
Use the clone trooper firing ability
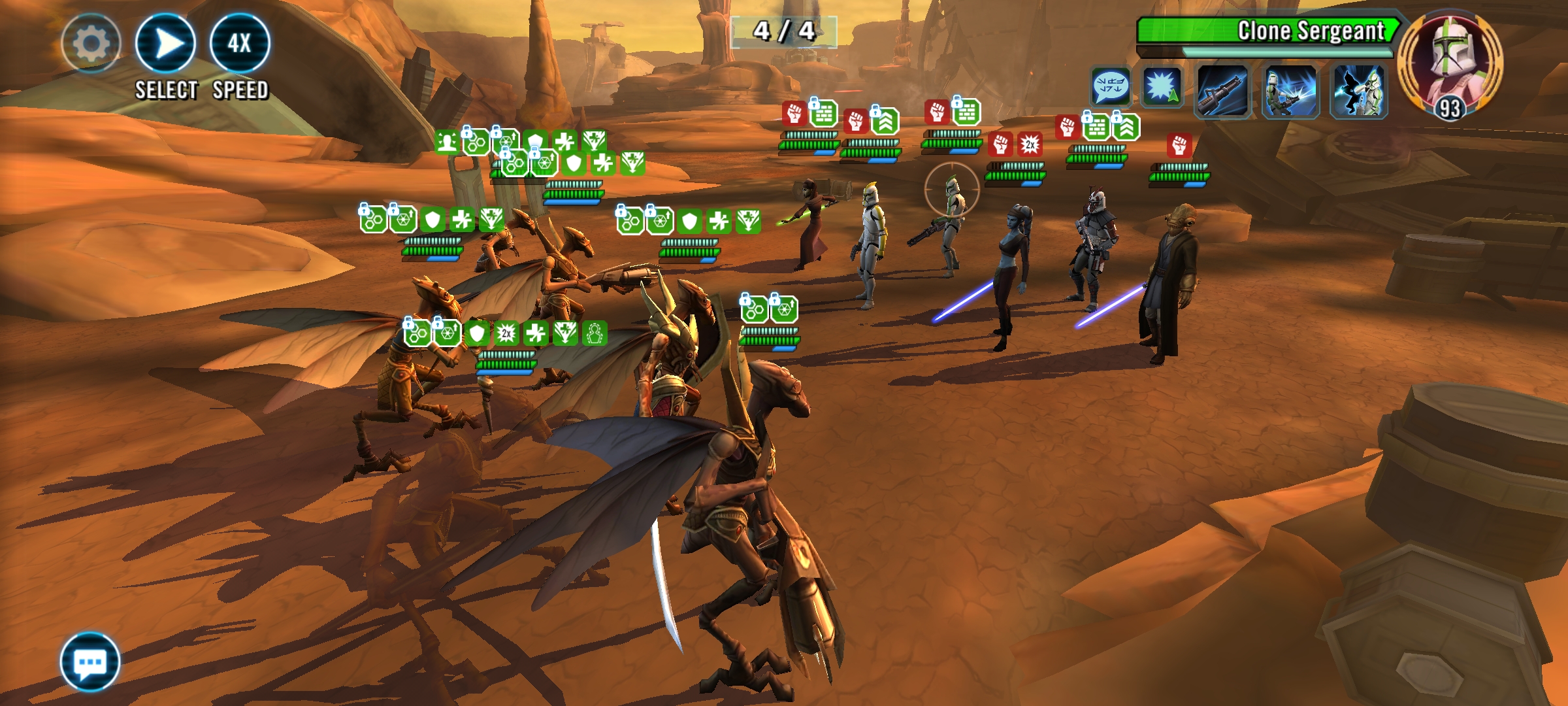1290,92
